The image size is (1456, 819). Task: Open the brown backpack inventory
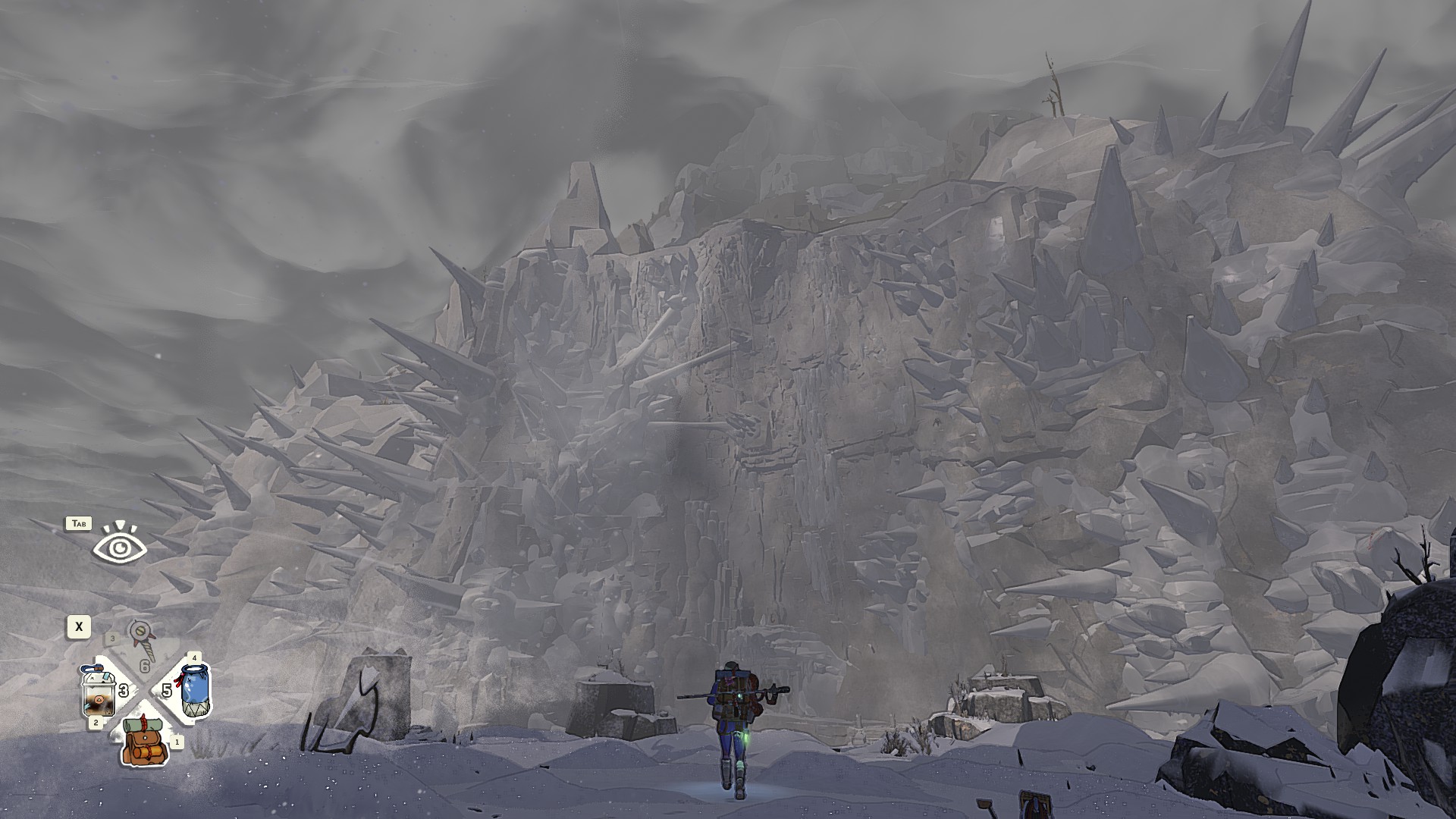tap(144, 742)
